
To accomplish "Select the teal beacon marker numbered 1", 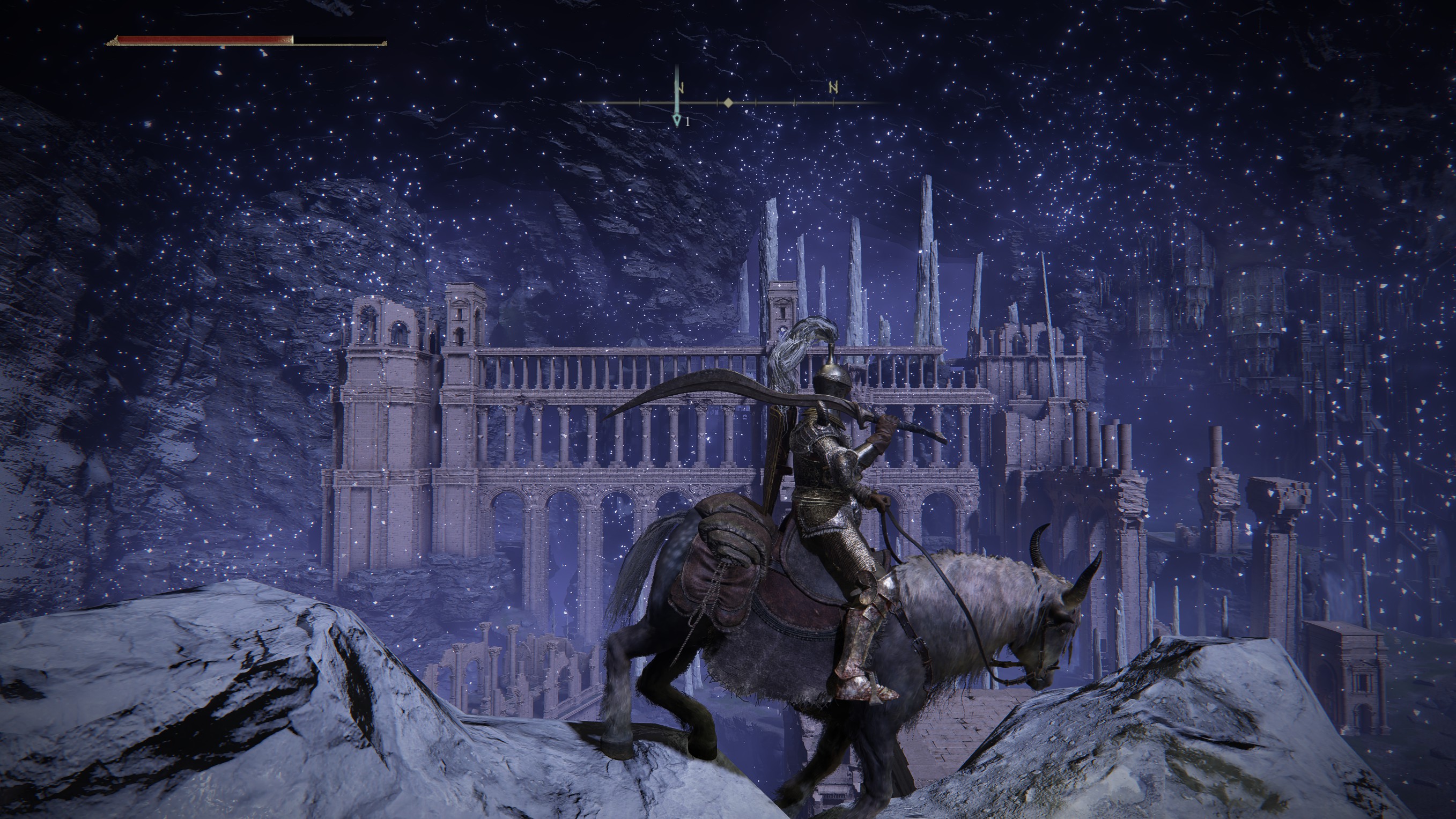I will pos(677,120).
